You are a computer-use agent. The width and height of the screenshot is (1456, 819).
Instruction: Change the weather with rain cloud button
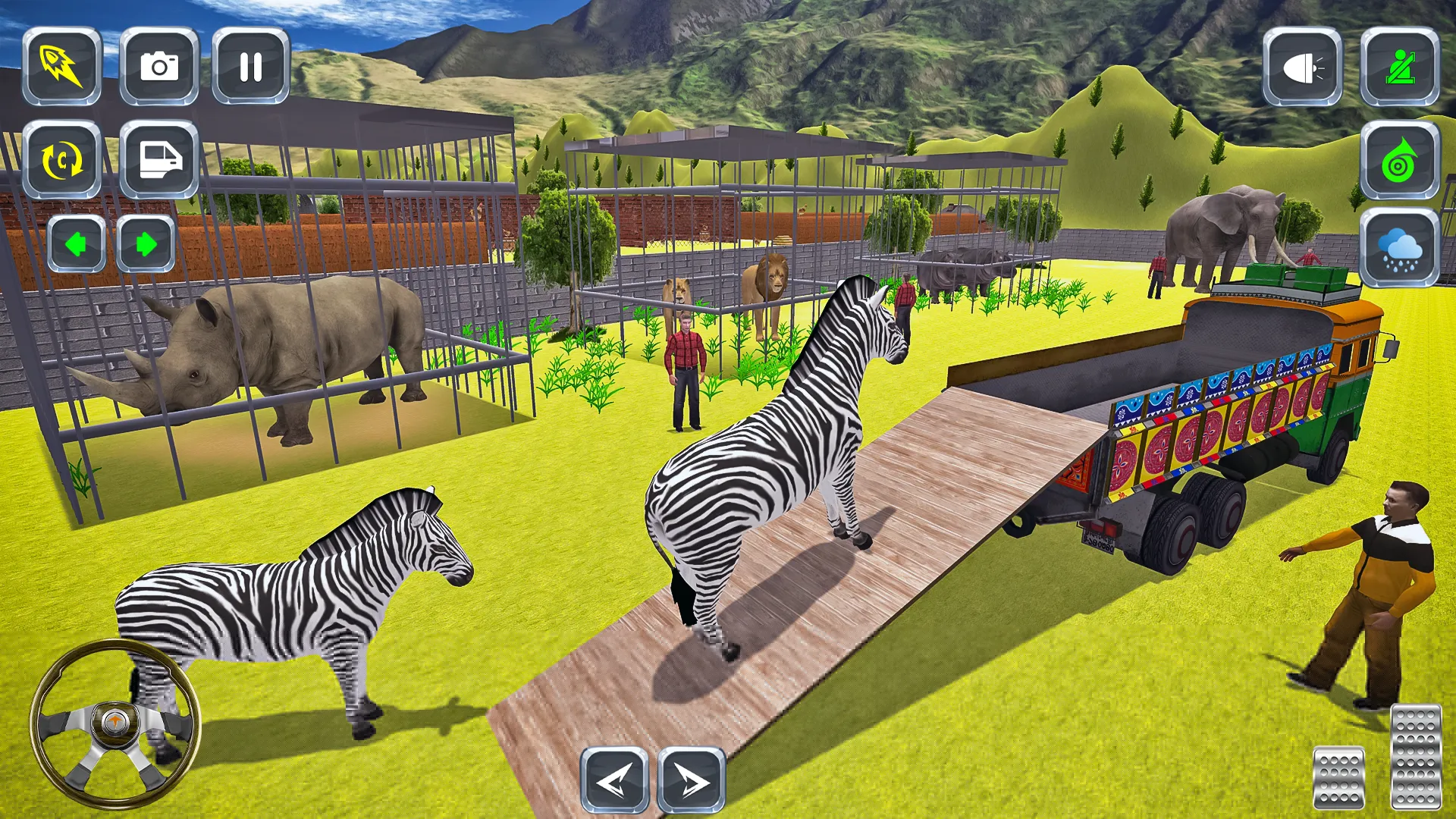[x=1400, y=249]
